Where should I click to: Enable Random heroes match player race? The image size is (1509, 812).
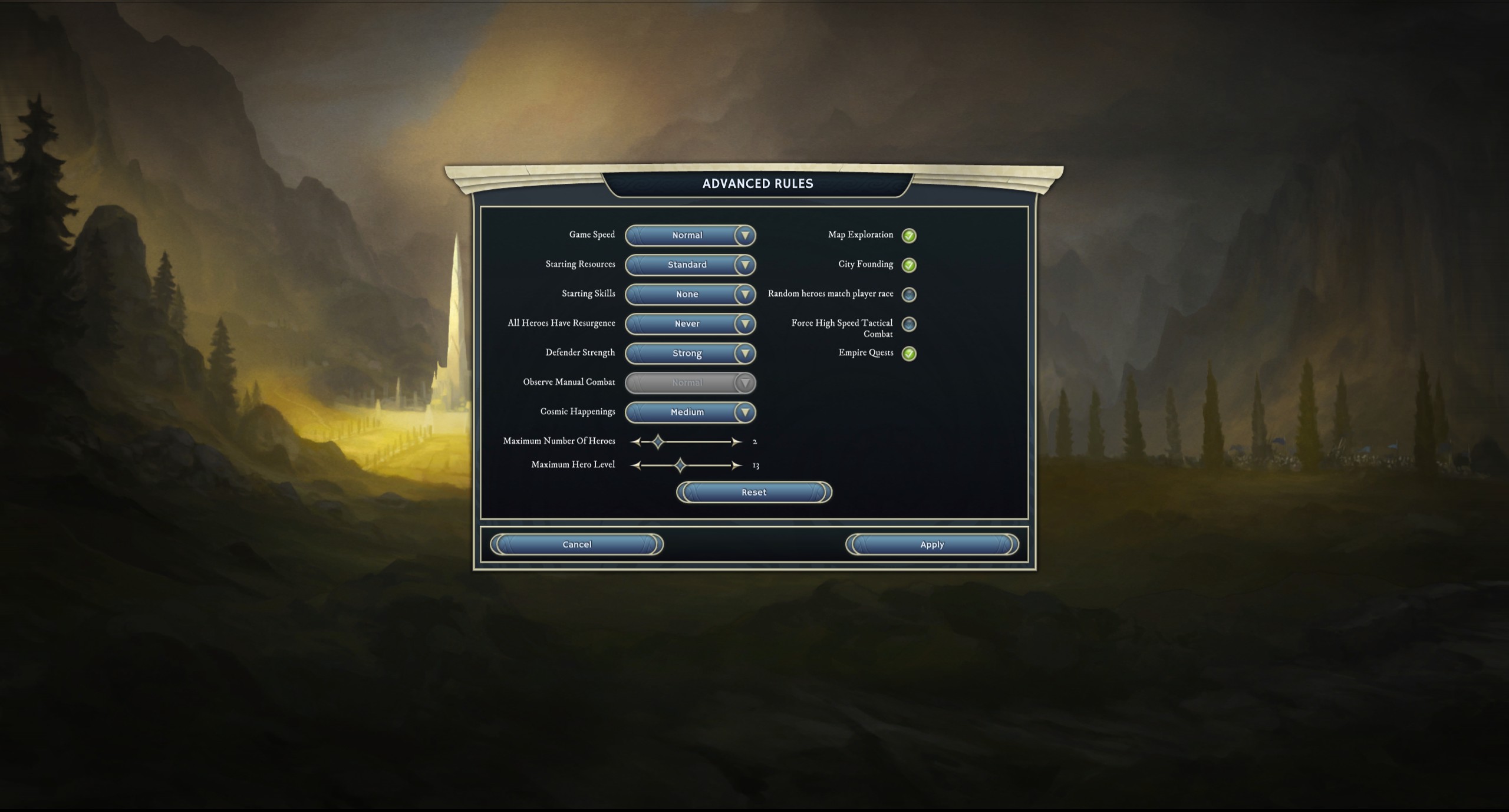coord(909,295)
